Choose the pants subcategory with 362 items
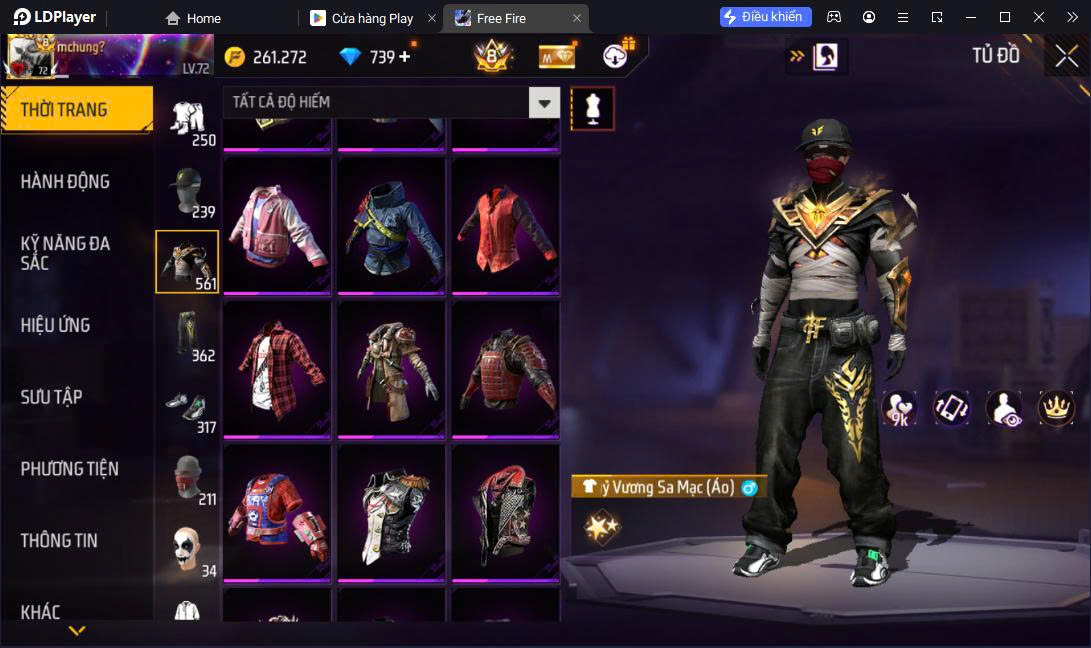Image resolution: width=1091 pixels, height=648 pixels. click(187, 334)
